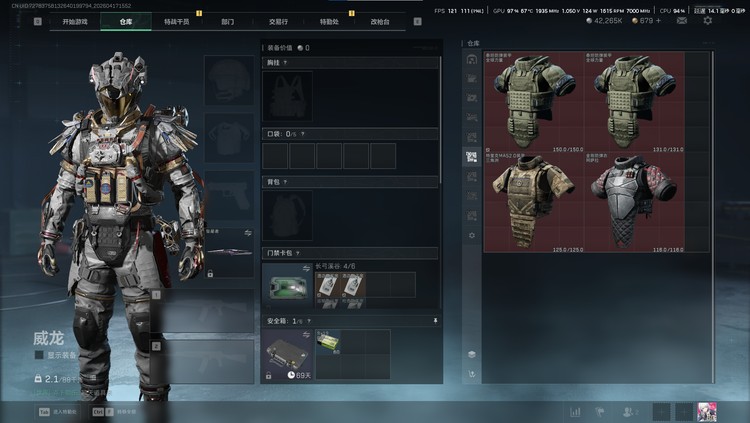Go to the 部门 tab
750x423 pixels.
tap(228, 21)
